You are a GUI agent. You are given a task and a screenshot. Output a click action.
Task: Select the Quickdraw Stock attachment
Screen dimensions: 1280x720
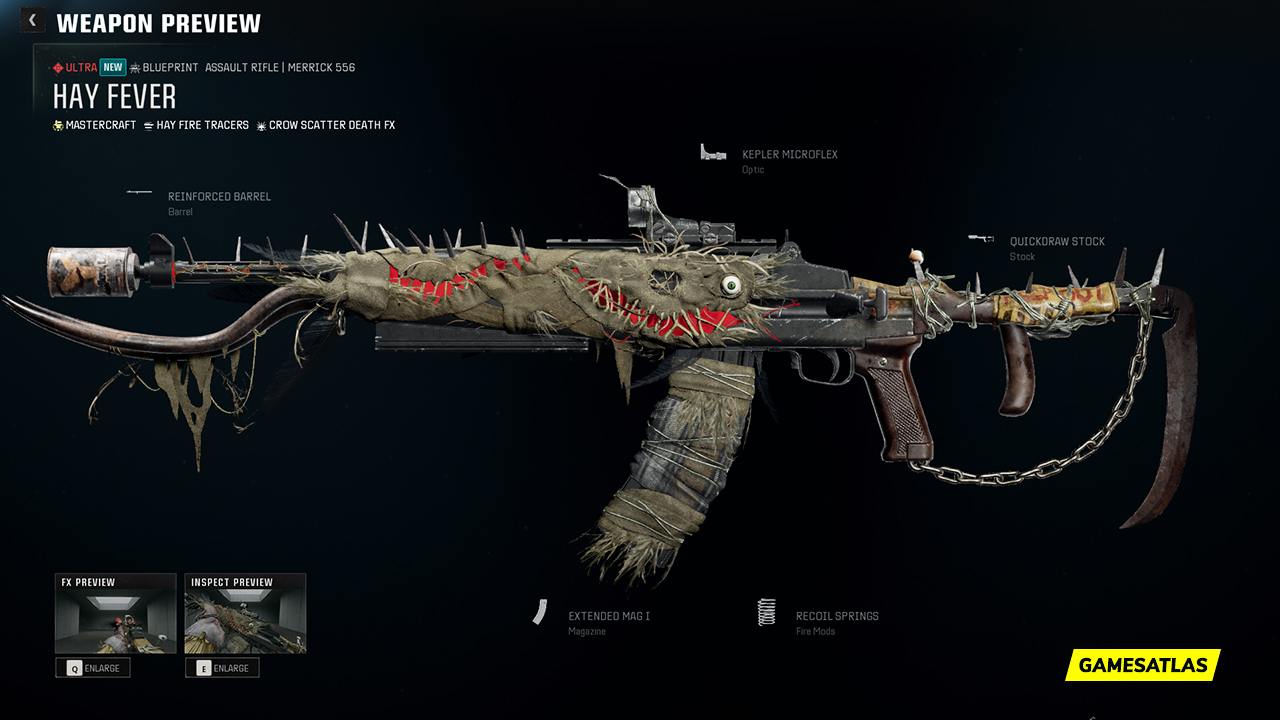click(x=1056, y=243)
